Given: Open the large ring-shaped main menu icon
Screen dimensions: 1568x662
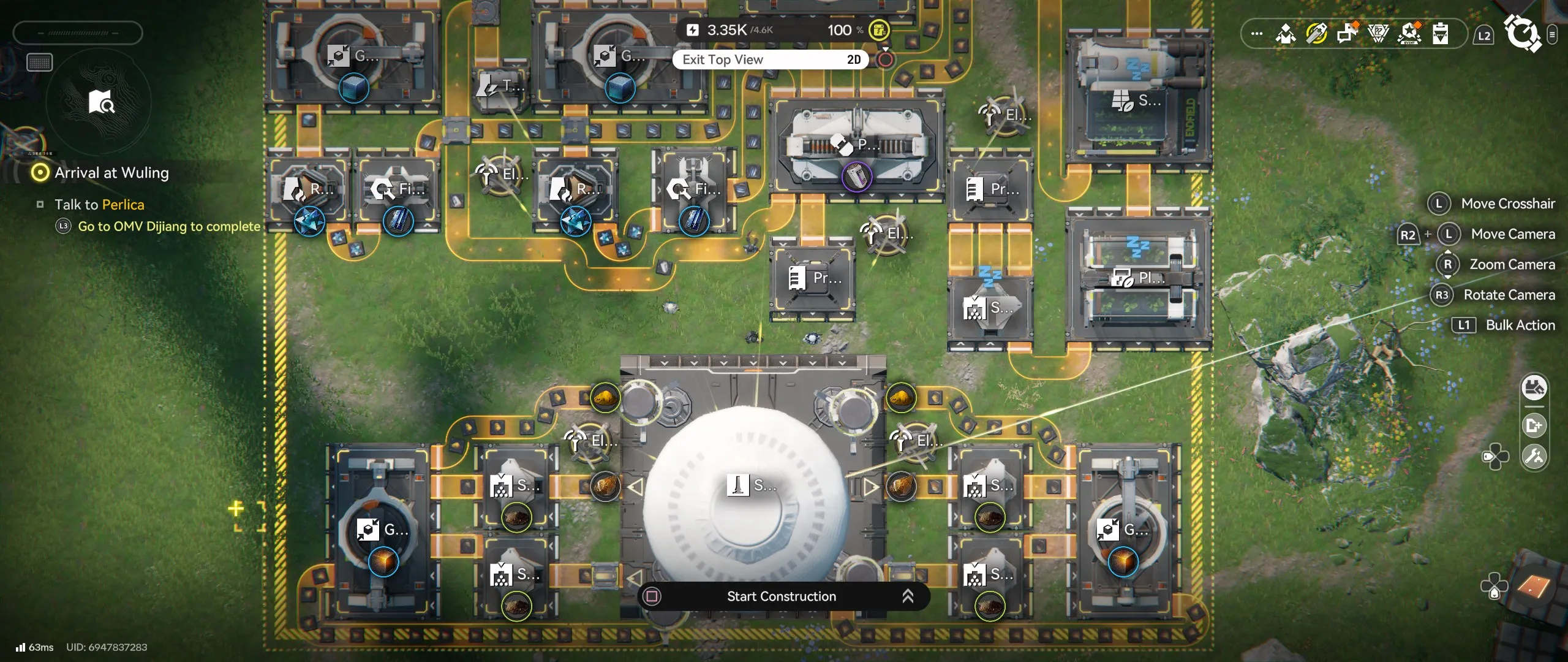Looking at the screenshot, I should coord(1522,33).
